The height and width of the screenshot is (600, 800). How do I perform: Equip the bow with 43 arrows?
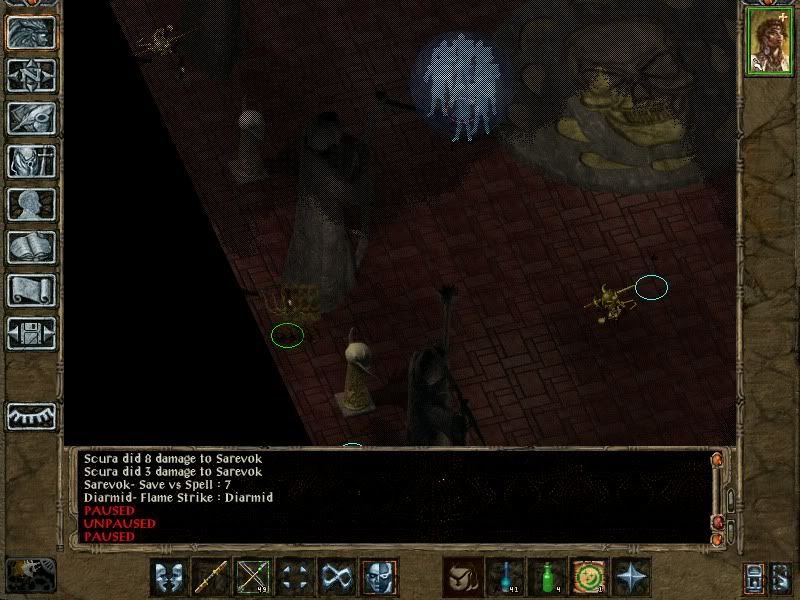click(x=253, y=577)
